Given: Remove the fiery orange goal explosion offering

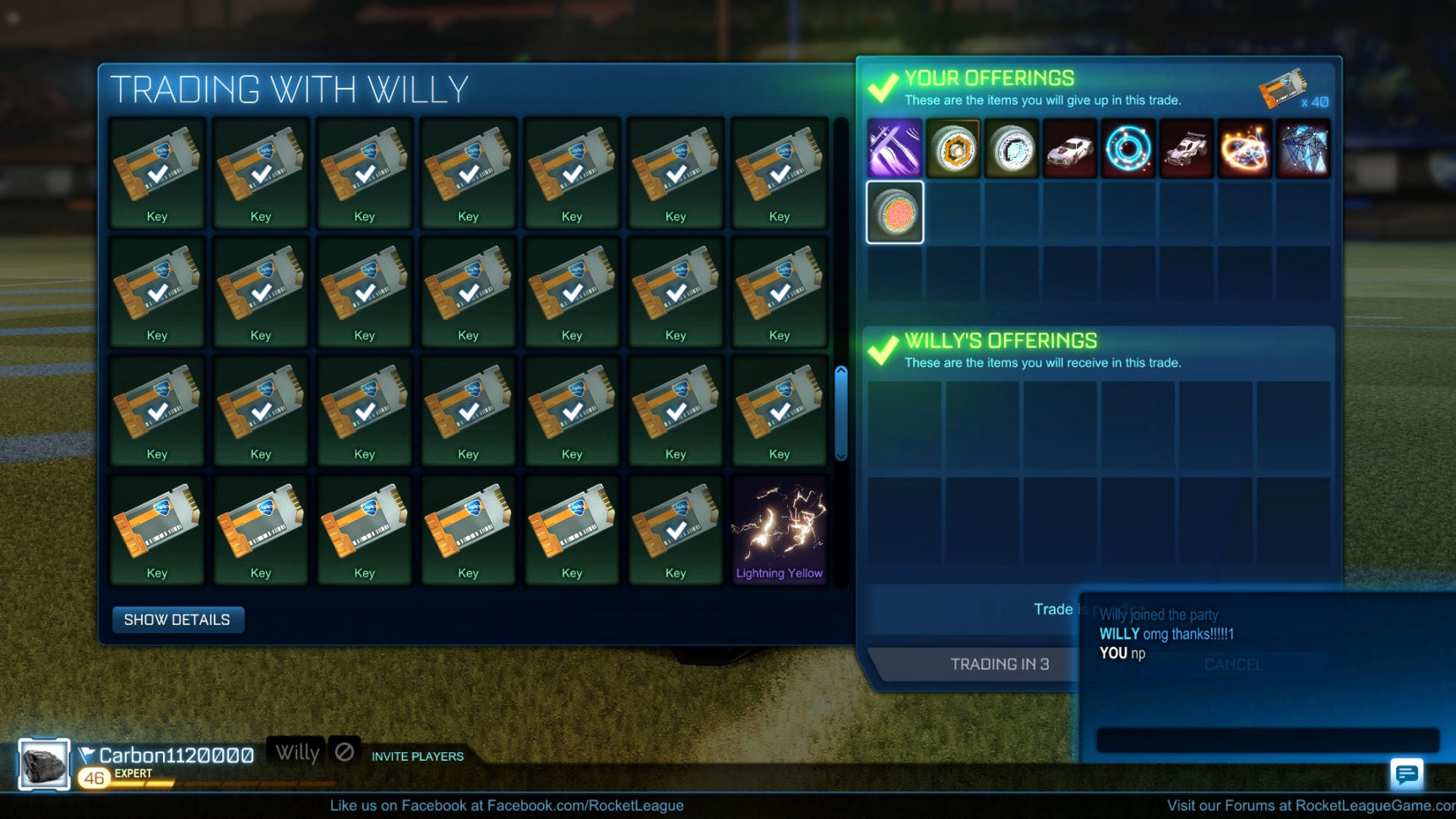Looking at the screenshot, I should [x=1245, y=149].
